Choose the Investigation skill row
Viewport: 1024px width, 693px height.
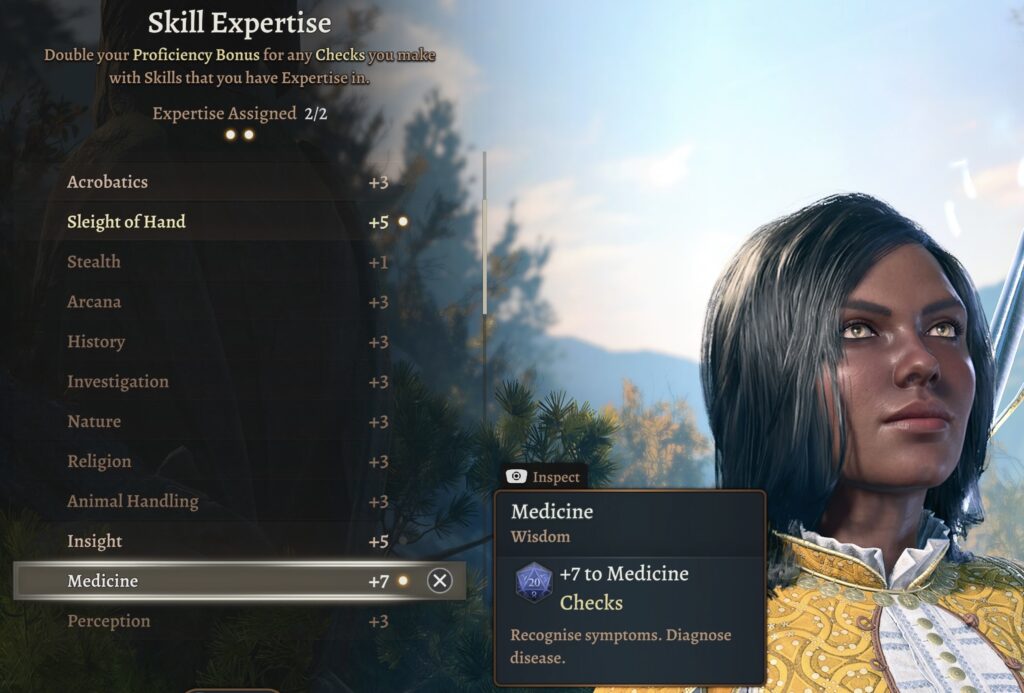[x=227, y=382]
